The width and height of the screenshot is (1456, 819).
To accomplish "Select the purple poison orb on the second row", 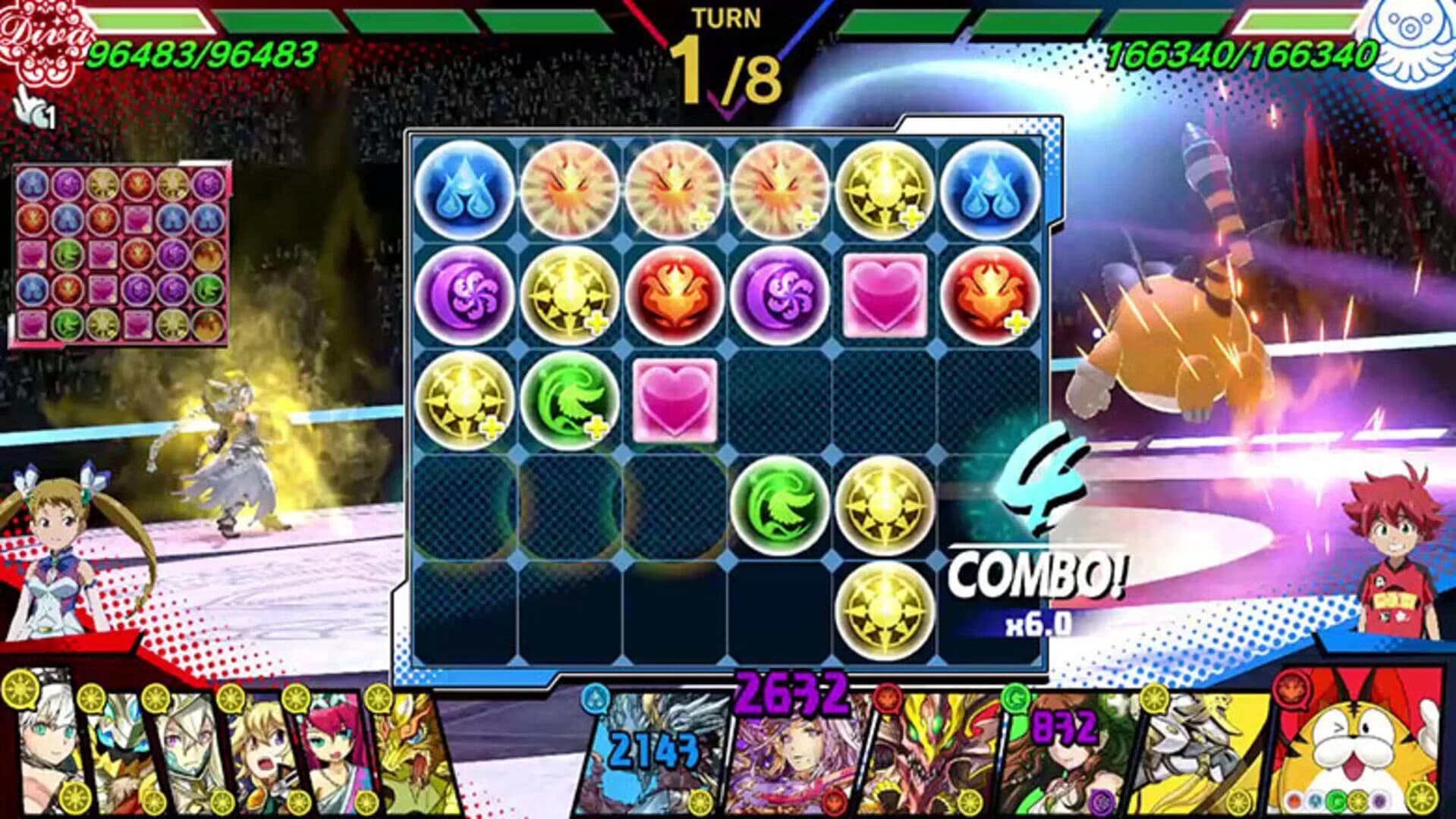I will tap(464, 293).
